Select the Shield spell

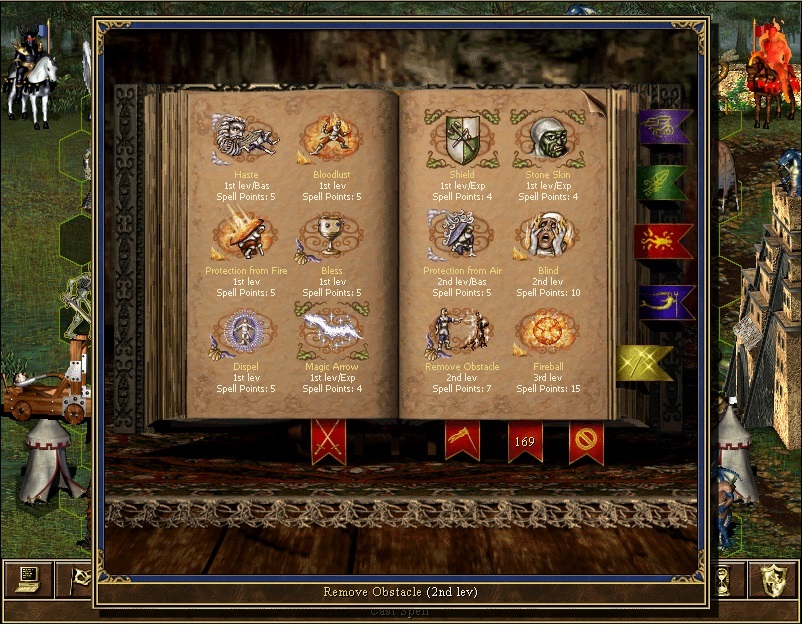[x=461, y=138]
